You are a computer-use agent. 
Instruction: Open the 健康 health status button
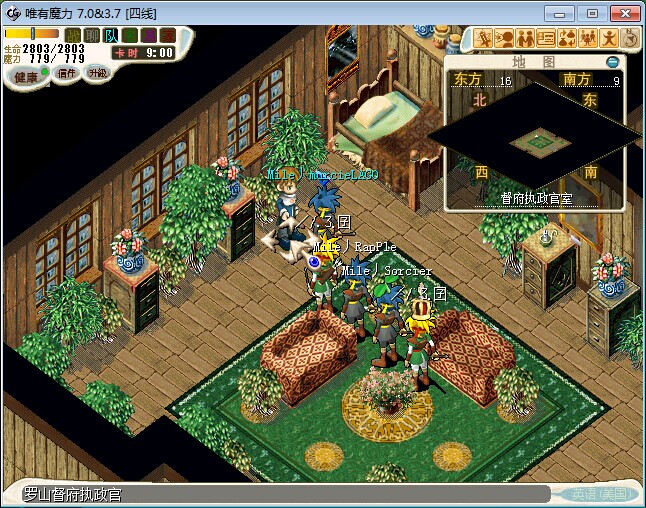point(26,76)
